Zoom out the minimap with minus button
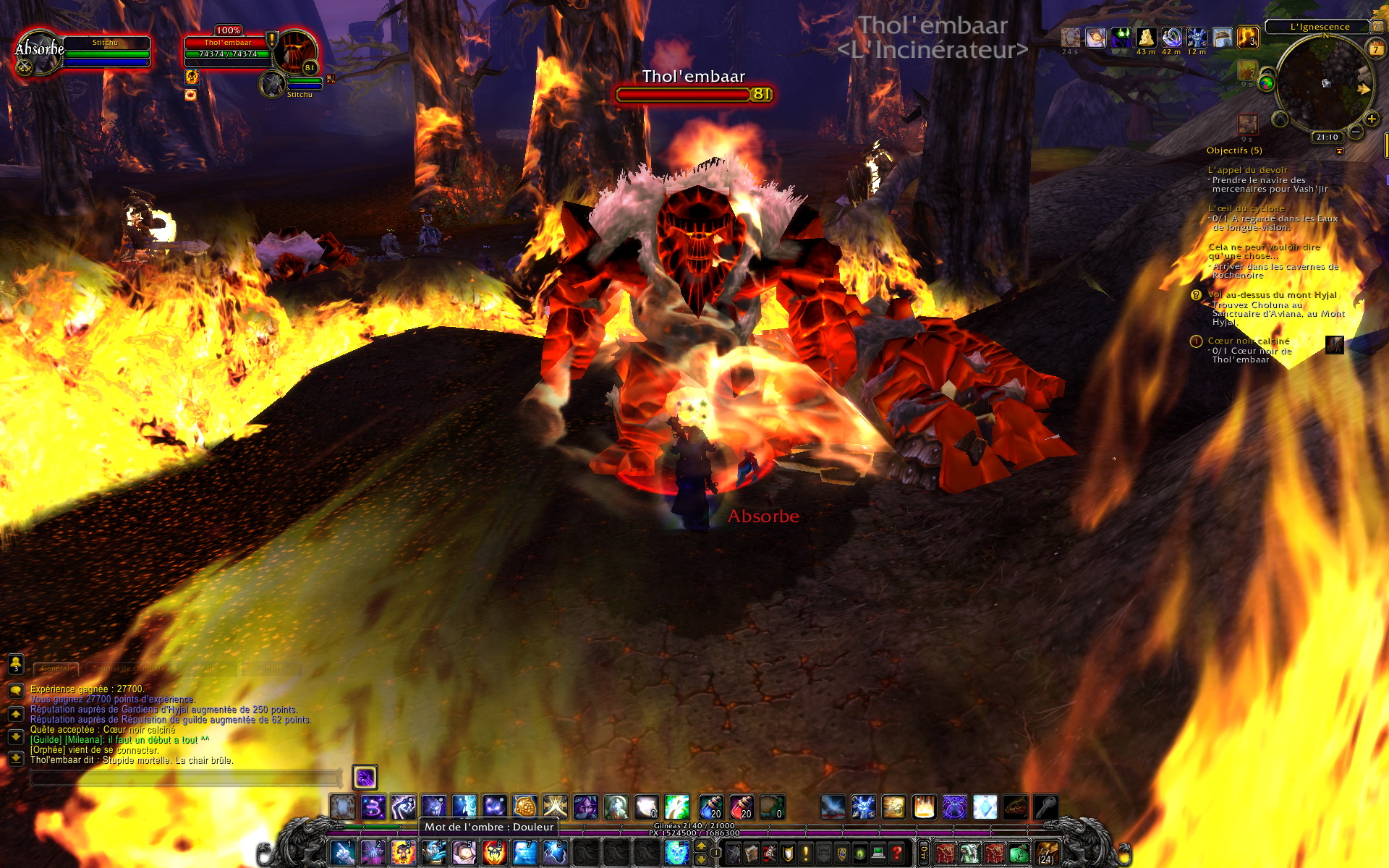The width and height of the screenshot is (1389, 868). point(1356,132)
